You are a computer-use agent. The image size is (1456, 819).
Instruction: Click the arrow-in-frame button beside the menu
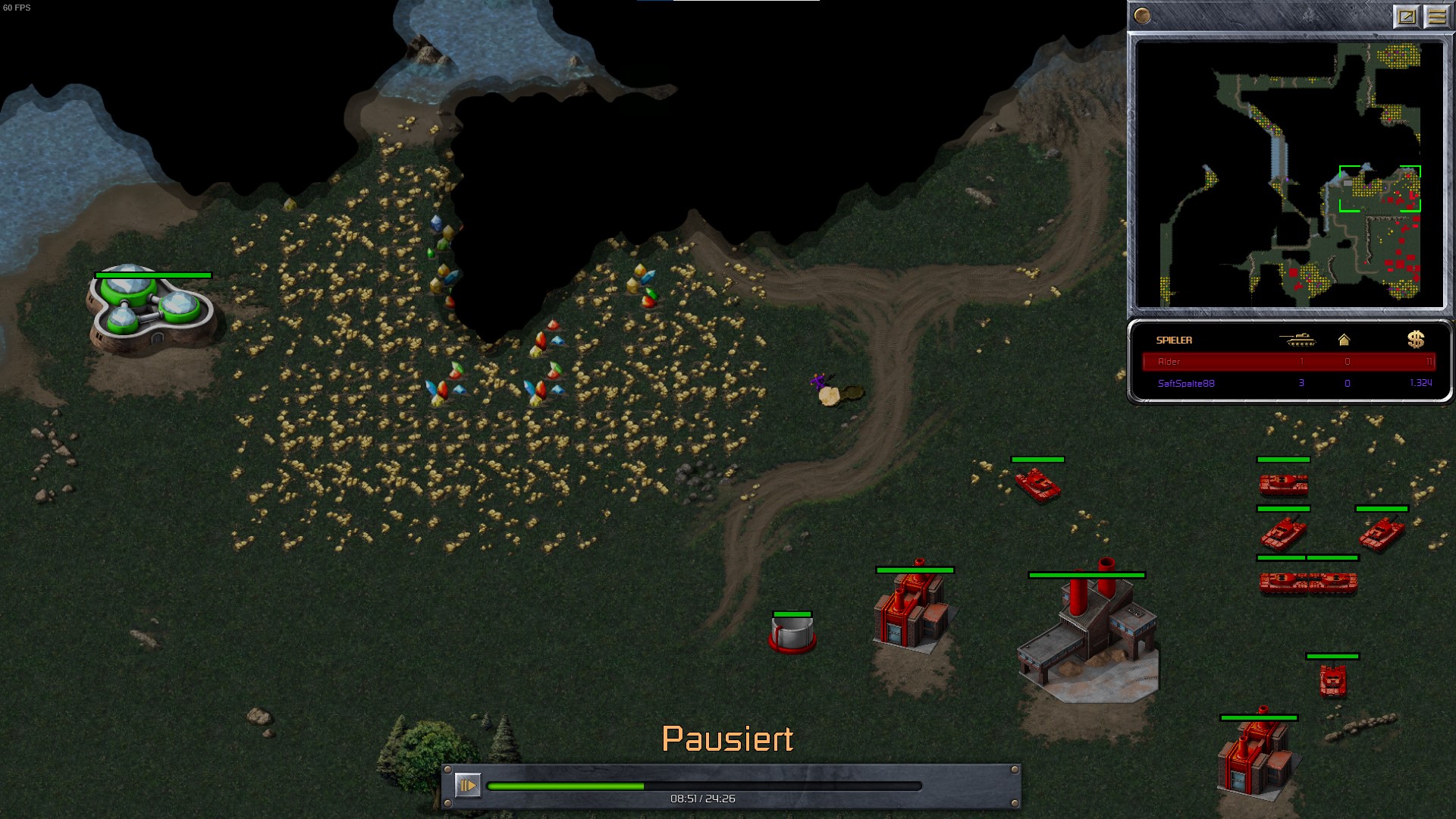(1407, 16)
